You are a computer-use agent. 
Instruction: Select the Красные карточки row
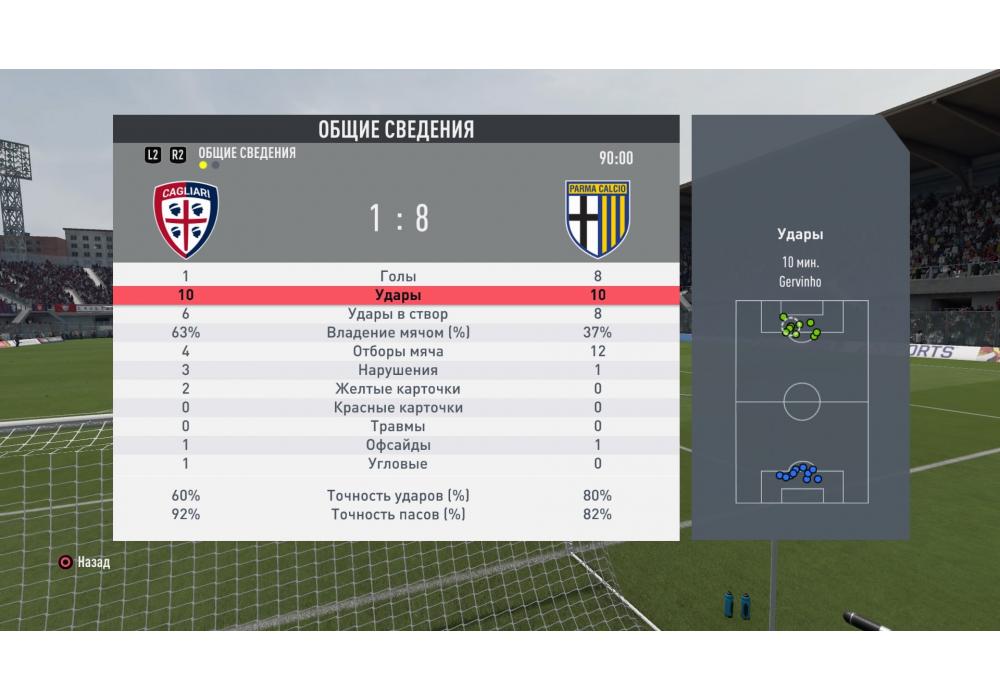tap(398, 408)
